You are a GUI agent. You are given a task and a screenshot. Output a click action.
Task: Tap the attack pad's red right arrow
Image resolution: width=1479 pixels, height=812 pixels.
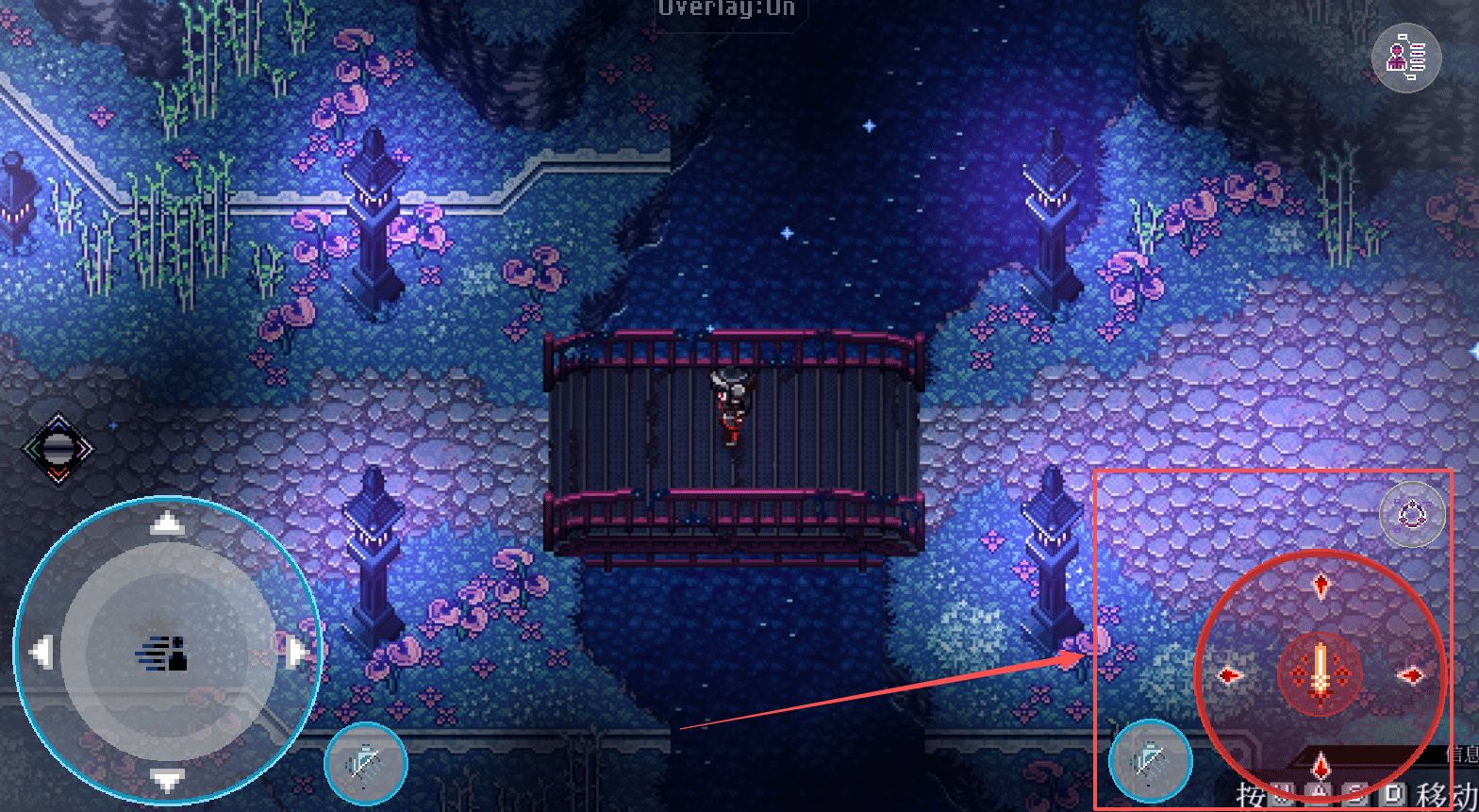[x=1411, y=675]
